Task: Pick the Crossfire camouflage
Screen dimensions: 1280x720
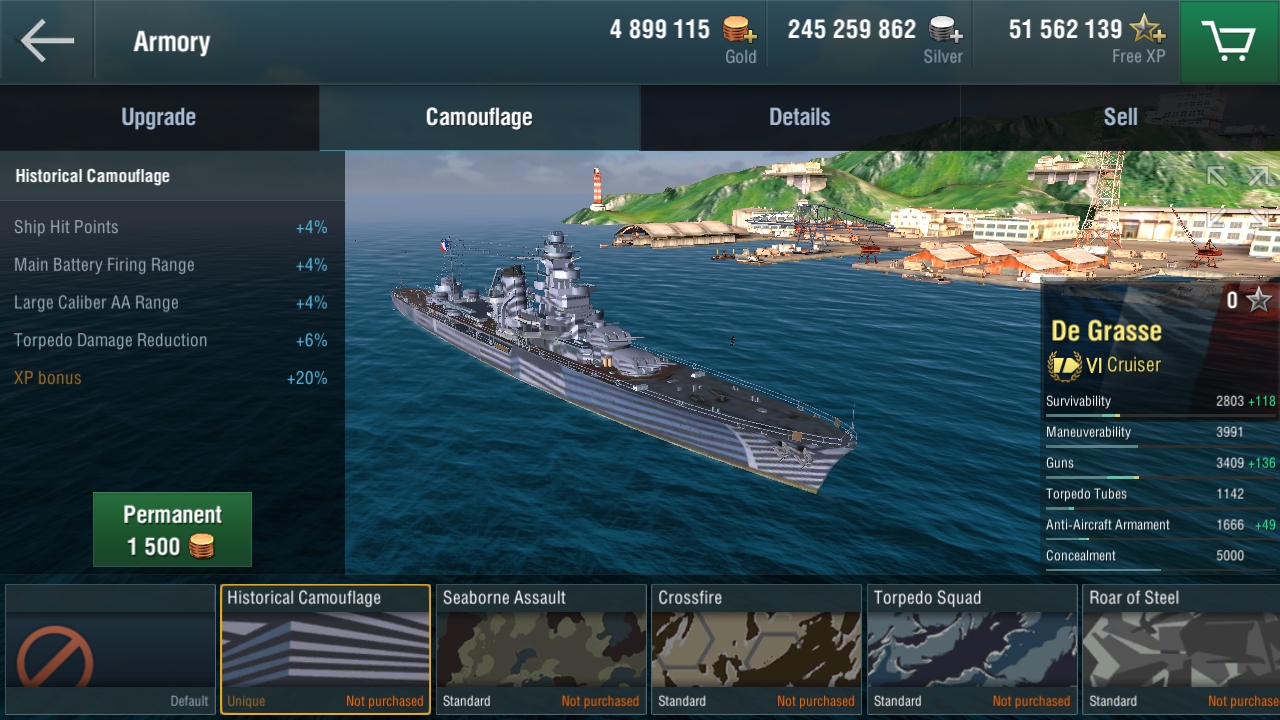Action: pyautogui.click(x=756, y=650)
